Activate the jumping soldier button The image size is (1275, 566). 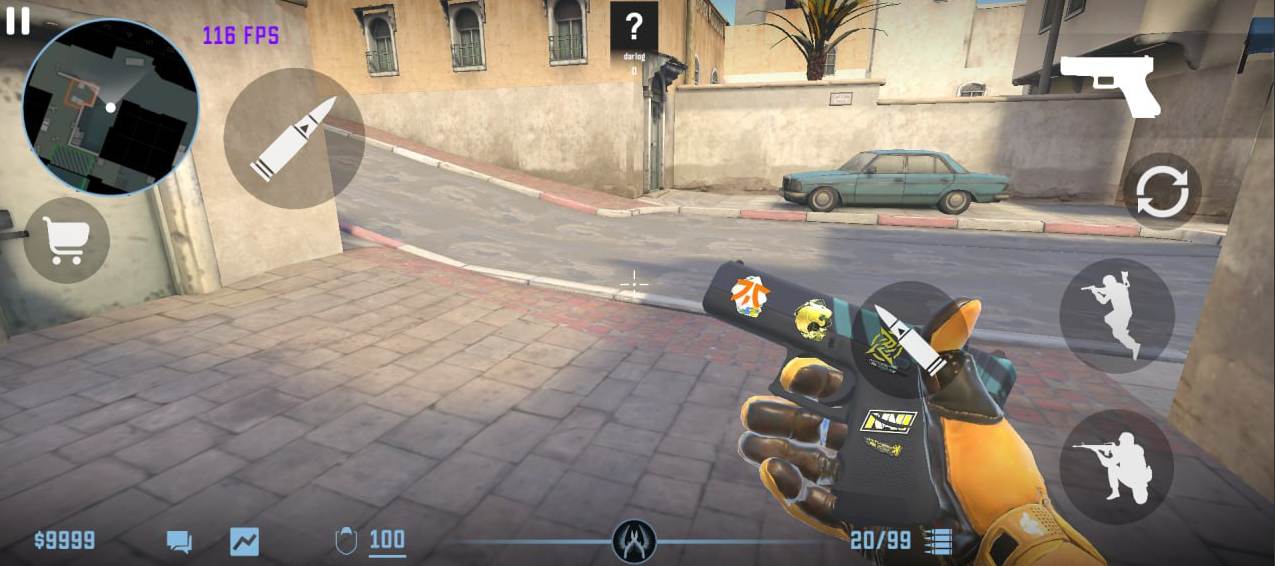[x=1116, y=315]
